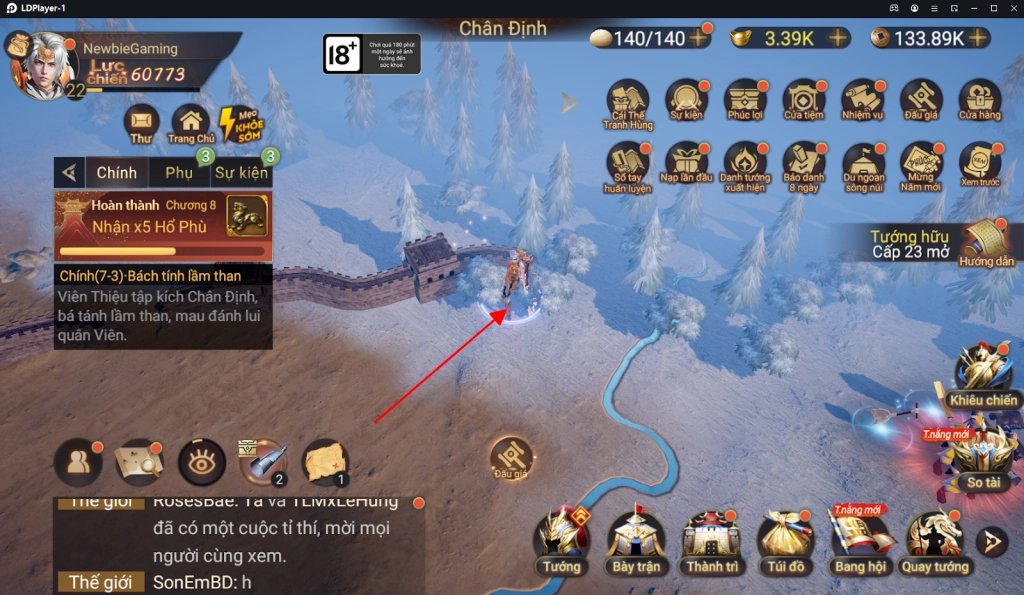Open the Thư mailbox

(141, 124)
